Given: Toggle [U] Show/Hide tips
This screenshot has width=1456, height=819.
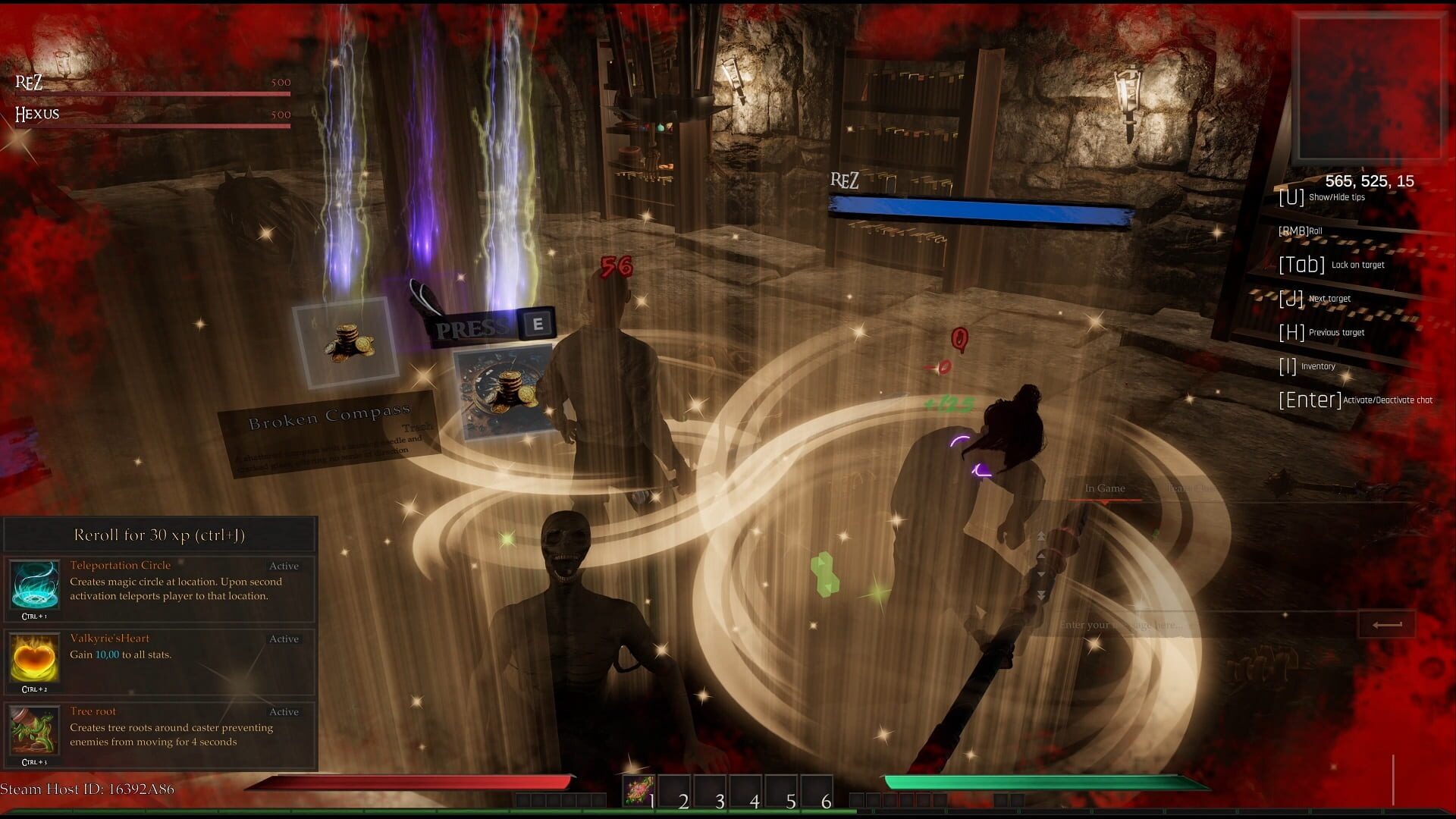Looking at the screenshot, I should 1322,197.
